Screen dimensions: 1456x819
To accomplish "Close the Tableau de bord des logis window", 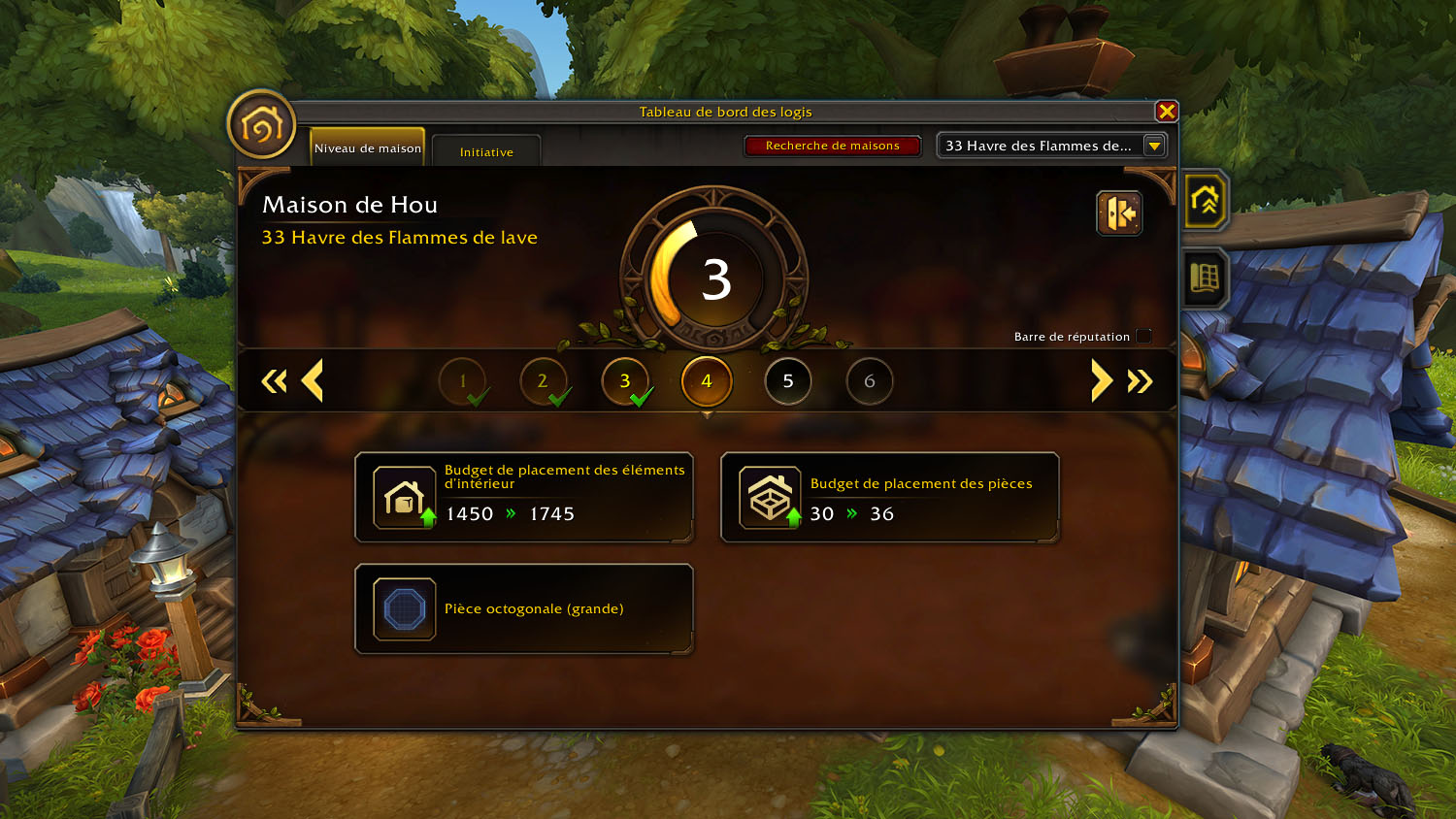I will pyautogui.click(x=1167, y=112).
